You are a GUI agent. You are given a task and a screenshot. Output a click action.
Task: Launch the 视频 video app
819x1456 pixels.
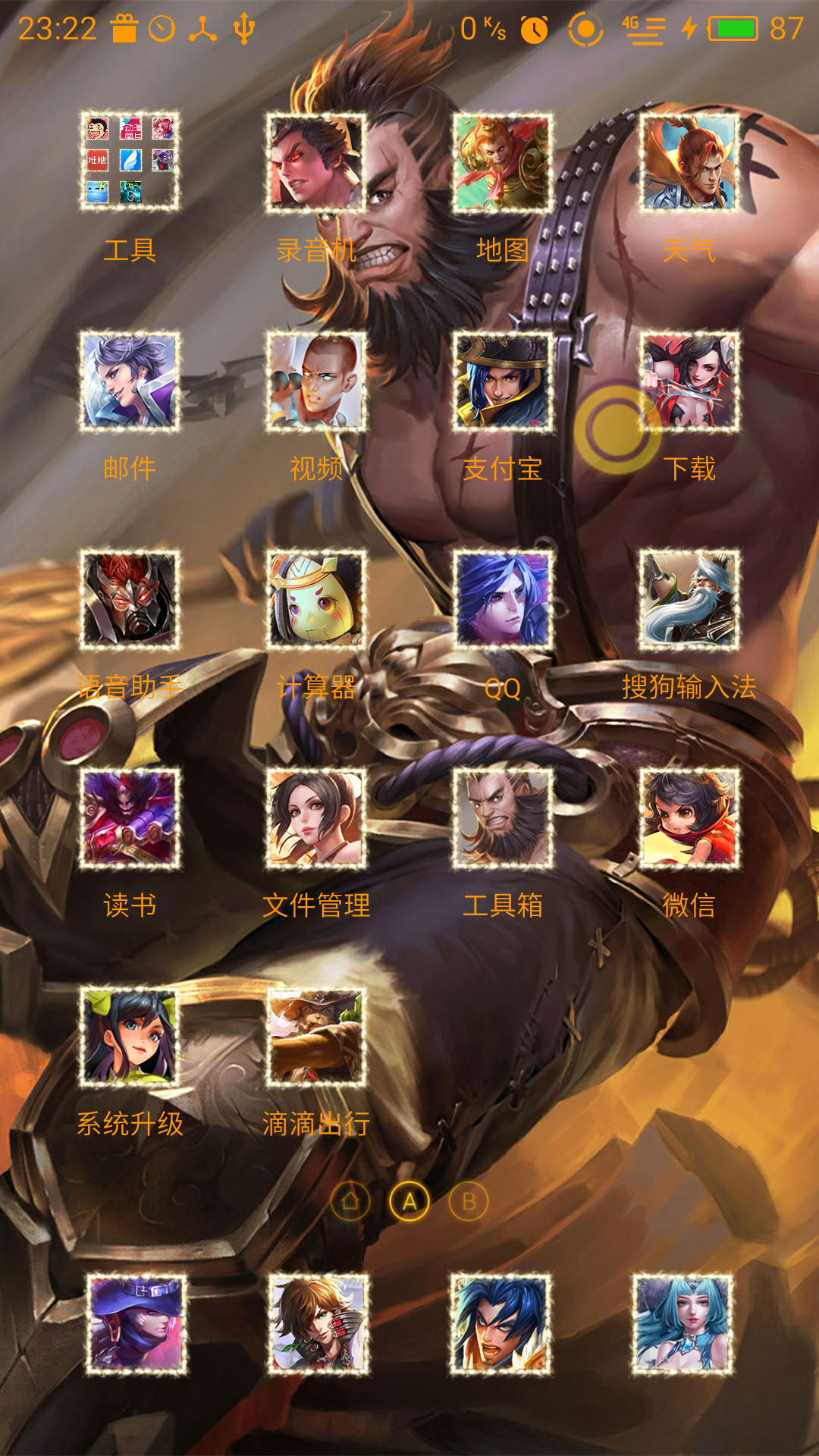tap(316, 381)
